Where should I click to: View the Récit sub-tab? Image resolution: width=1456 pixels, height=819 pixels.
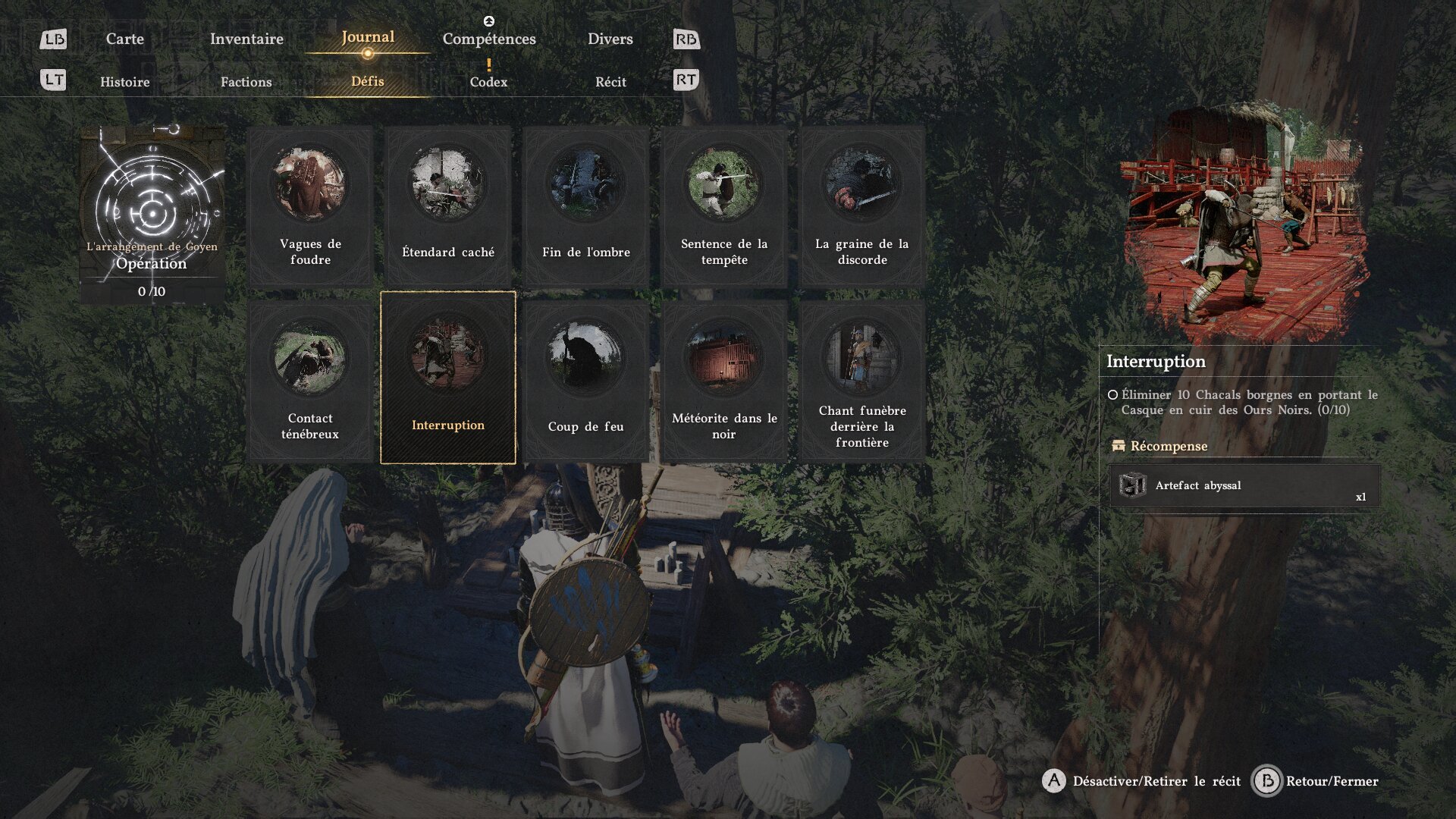coord(610,82)
